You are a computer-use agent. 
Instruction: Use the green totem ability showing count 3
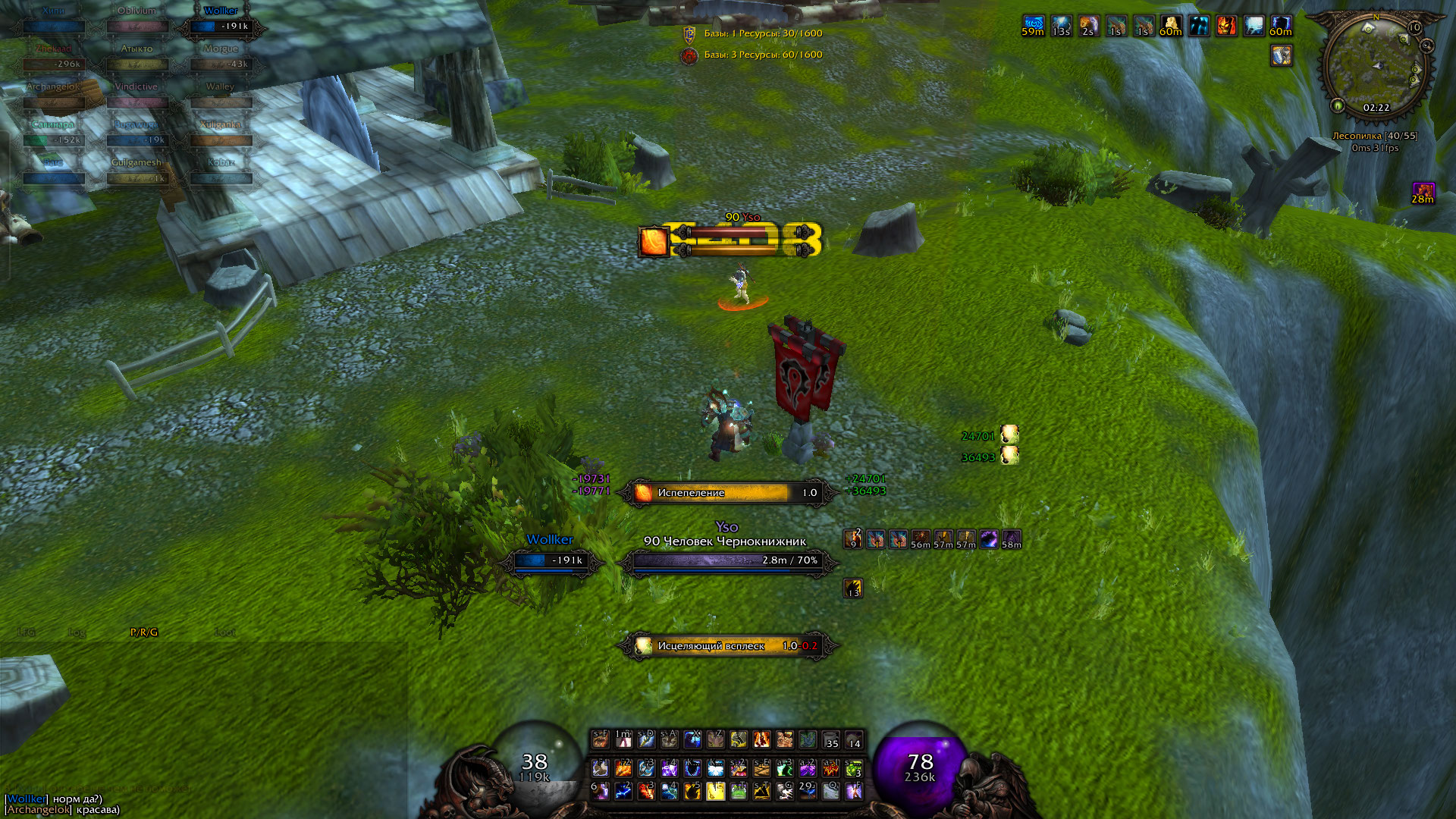(x=854, y=769)
